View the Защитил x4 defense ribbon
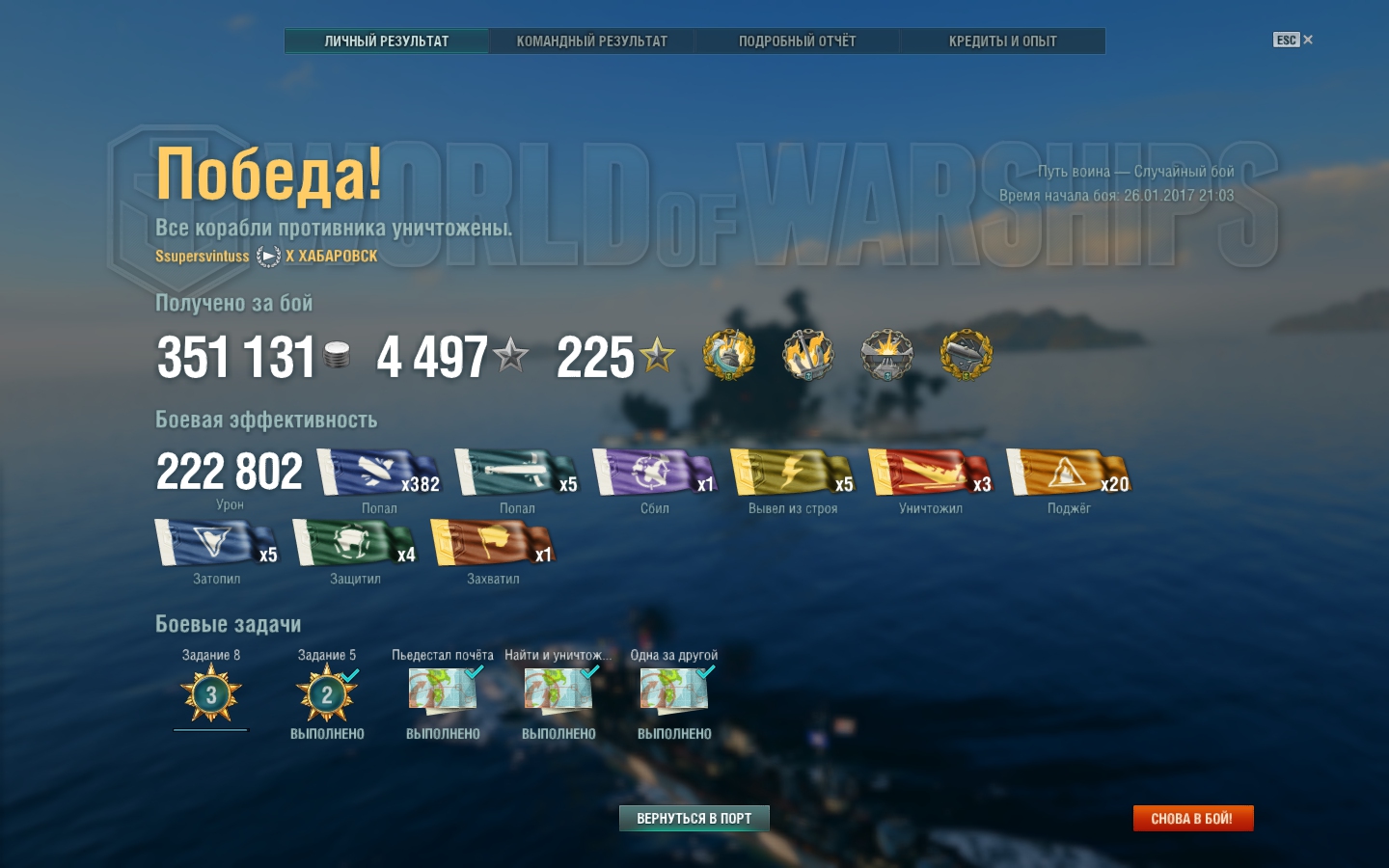The image size is (1389, 868). click(x=354, y=543)
